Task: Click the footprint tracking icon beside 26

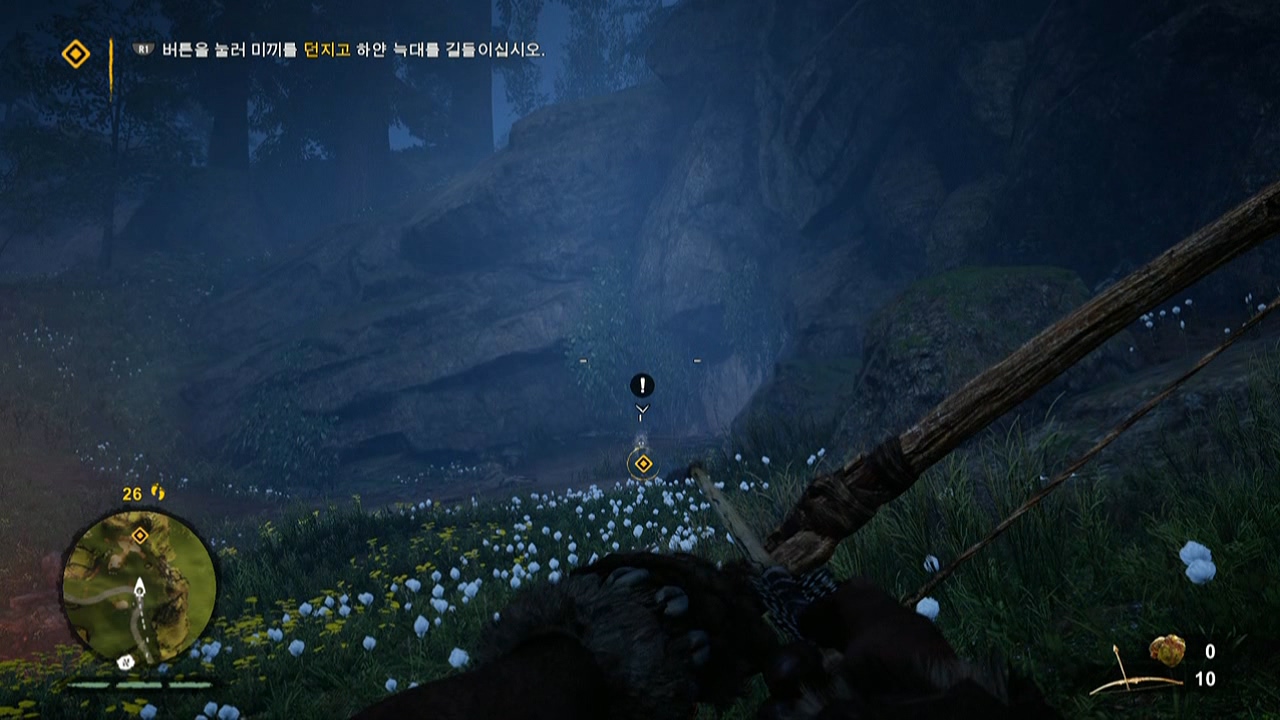Action: (x=157, y=493)
